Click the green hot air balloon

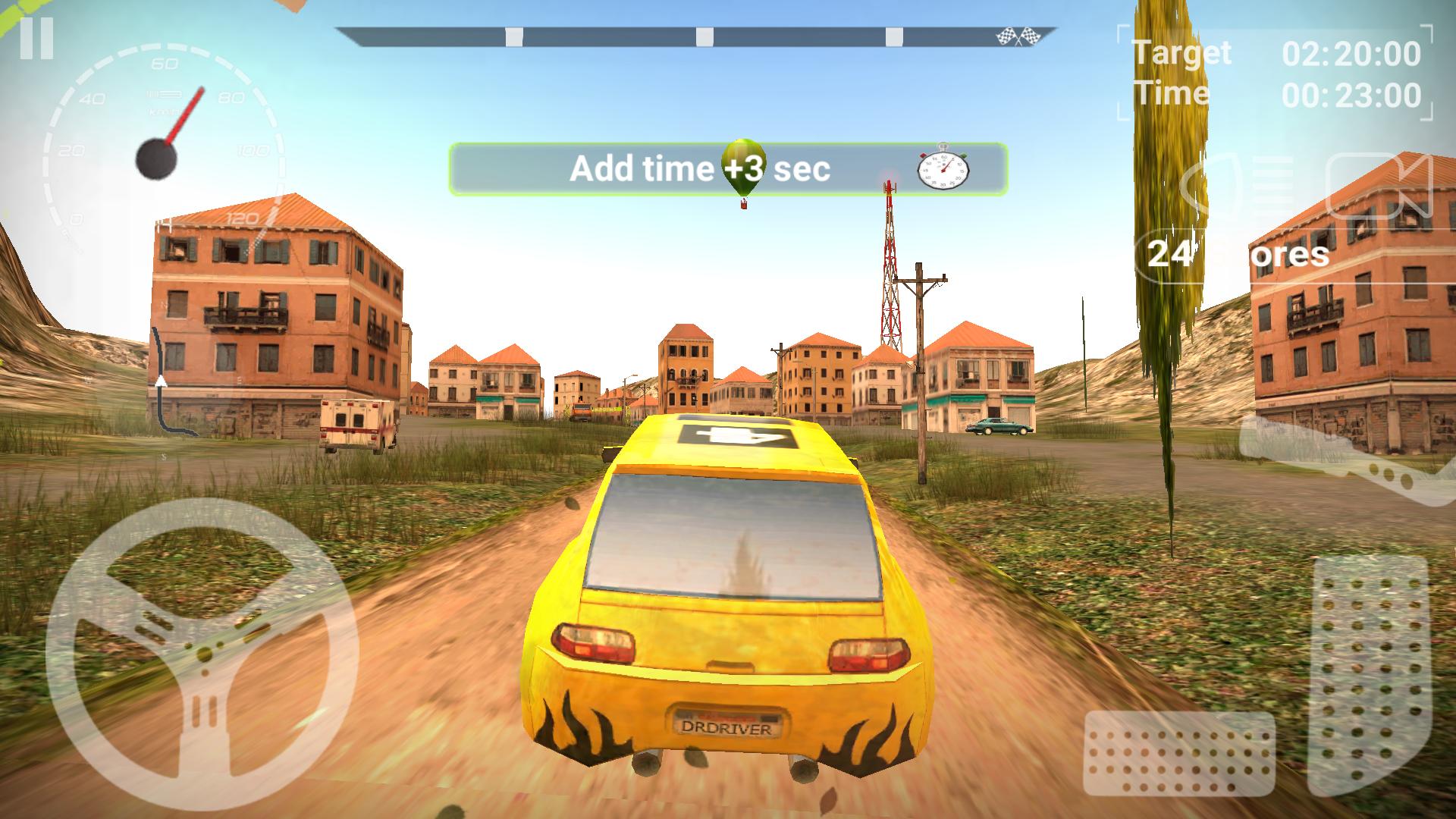tap(744, 164)
